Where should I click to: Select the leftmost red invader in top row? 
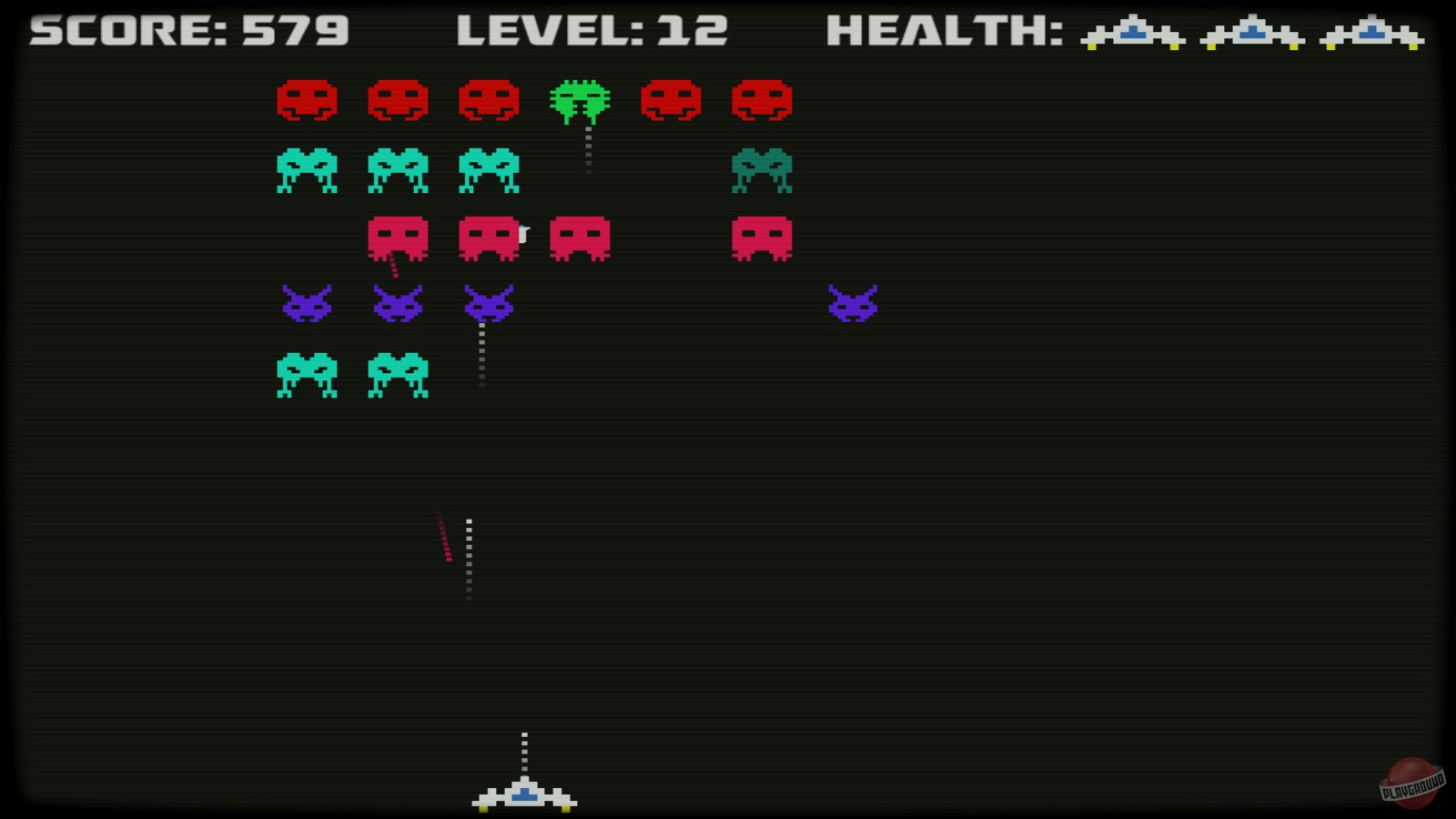coord(308,100)
